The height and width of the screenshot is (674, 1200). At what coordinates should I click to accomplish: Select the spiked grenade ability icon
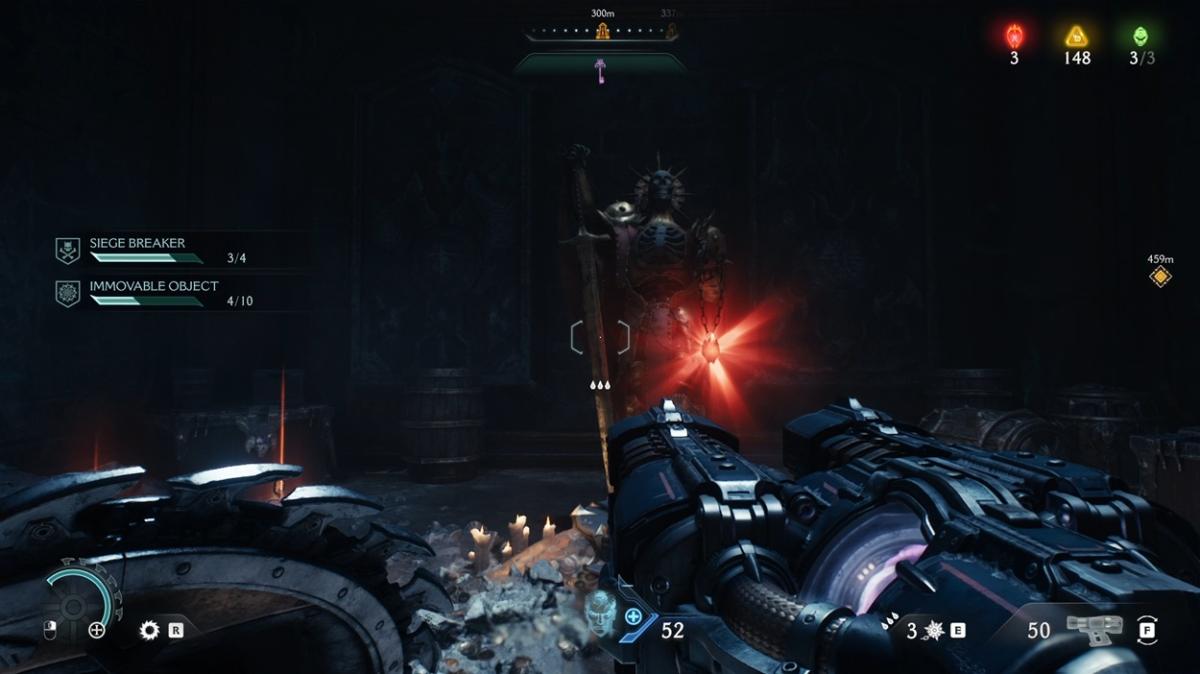934,630
